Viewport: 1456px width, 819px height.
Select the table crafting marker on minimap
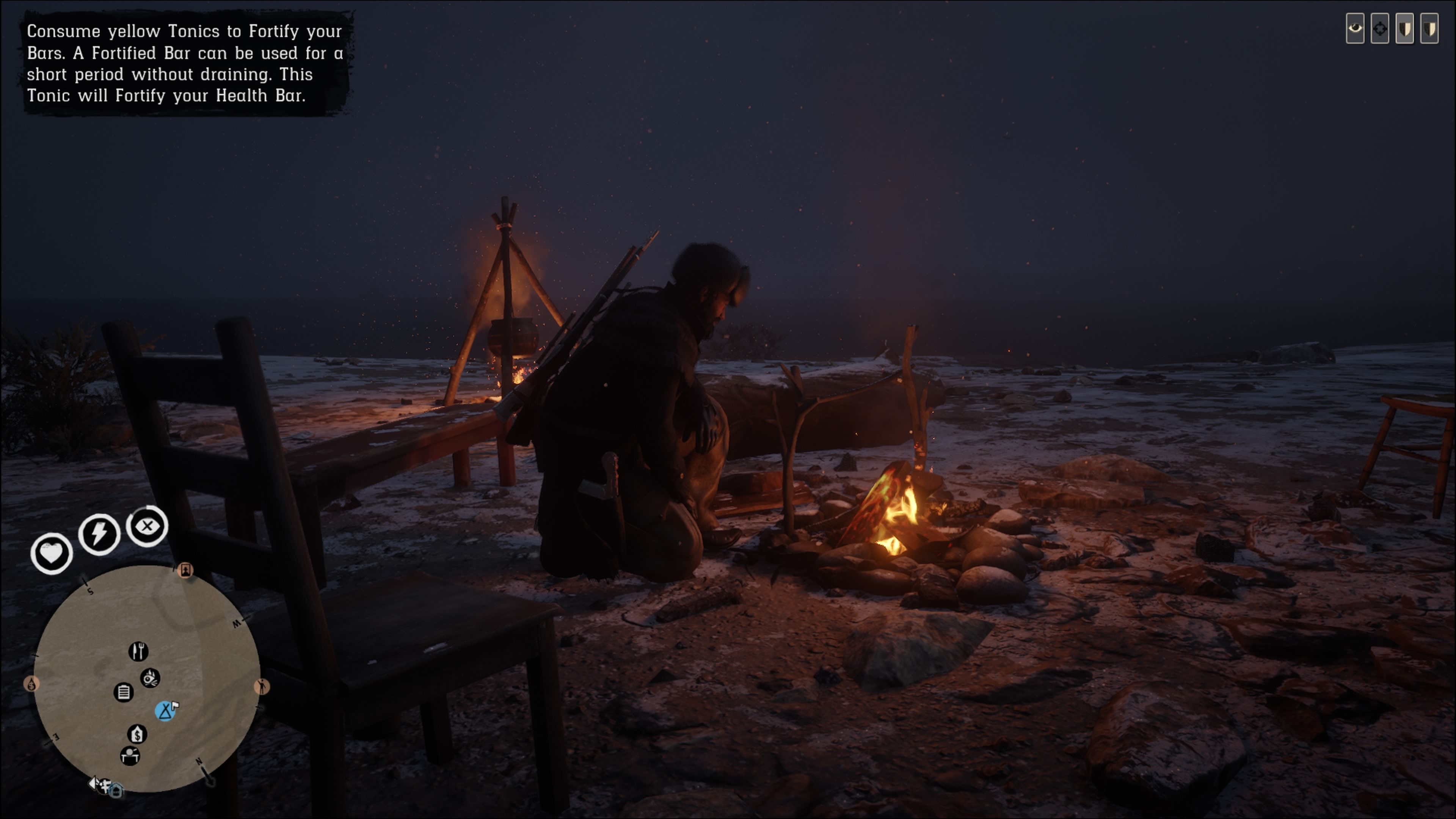coord(130,756)
